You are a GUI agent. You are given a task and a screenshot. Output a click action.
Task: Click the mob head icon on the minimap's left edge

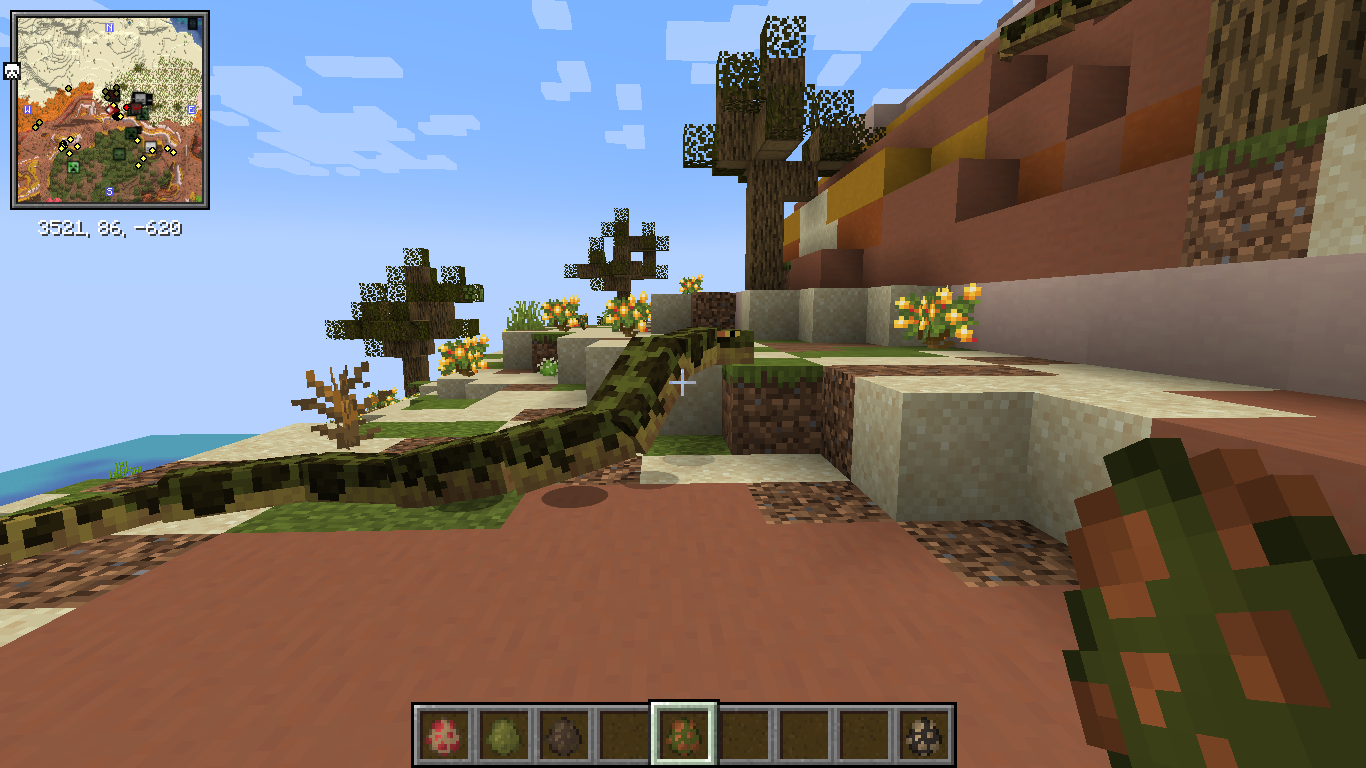pos(12,69)
